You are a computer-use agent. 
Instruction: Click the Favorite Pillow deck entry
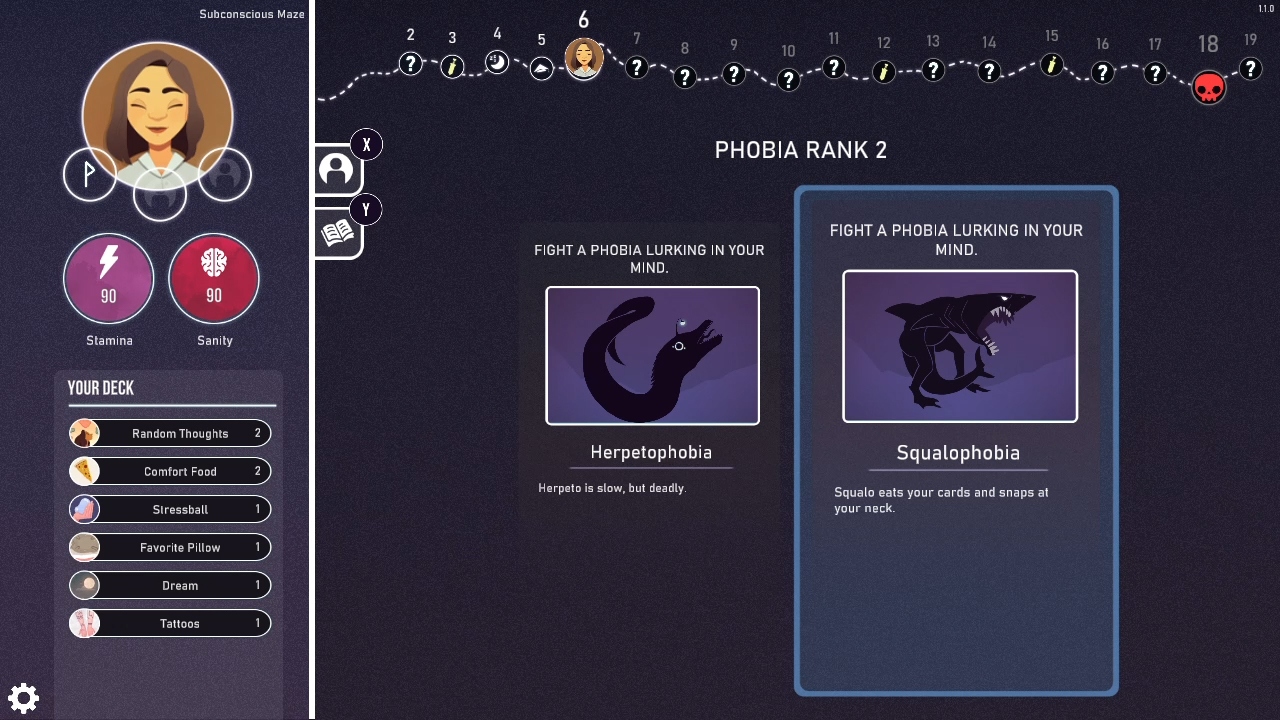(x=169, y=547)
